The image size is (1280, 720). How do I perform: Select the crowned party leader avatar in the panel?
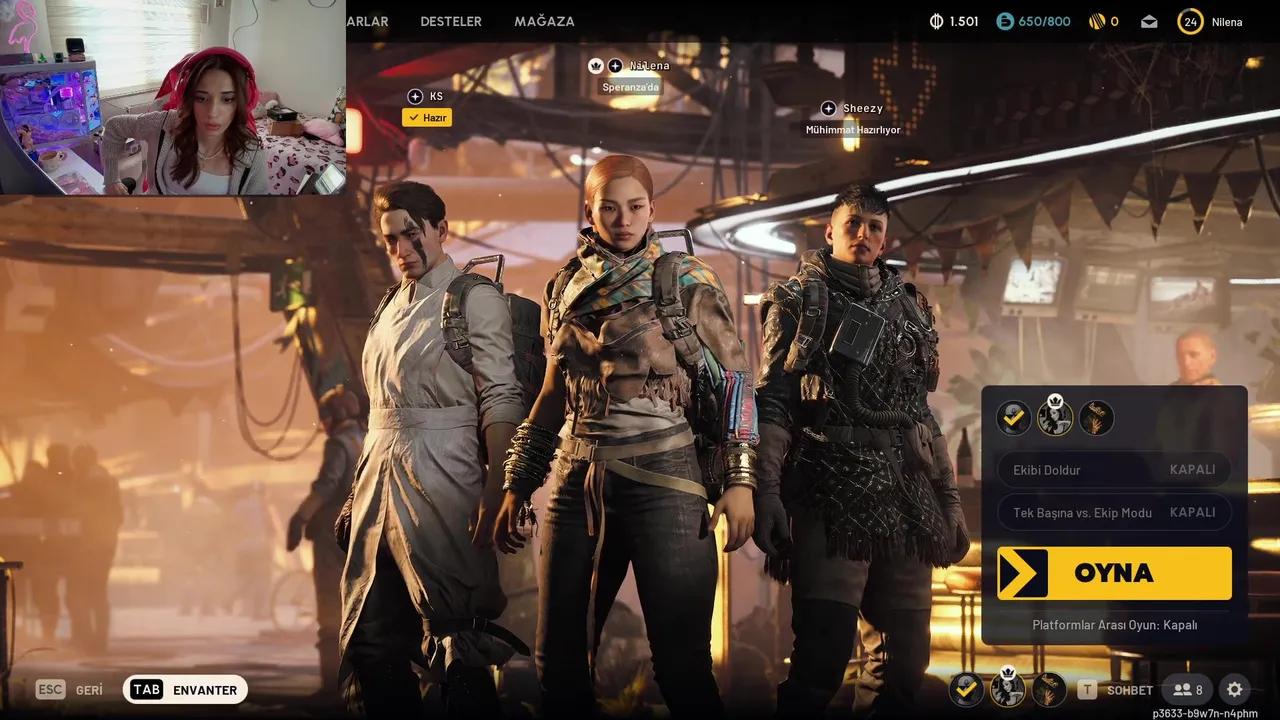click(1055, 417)
